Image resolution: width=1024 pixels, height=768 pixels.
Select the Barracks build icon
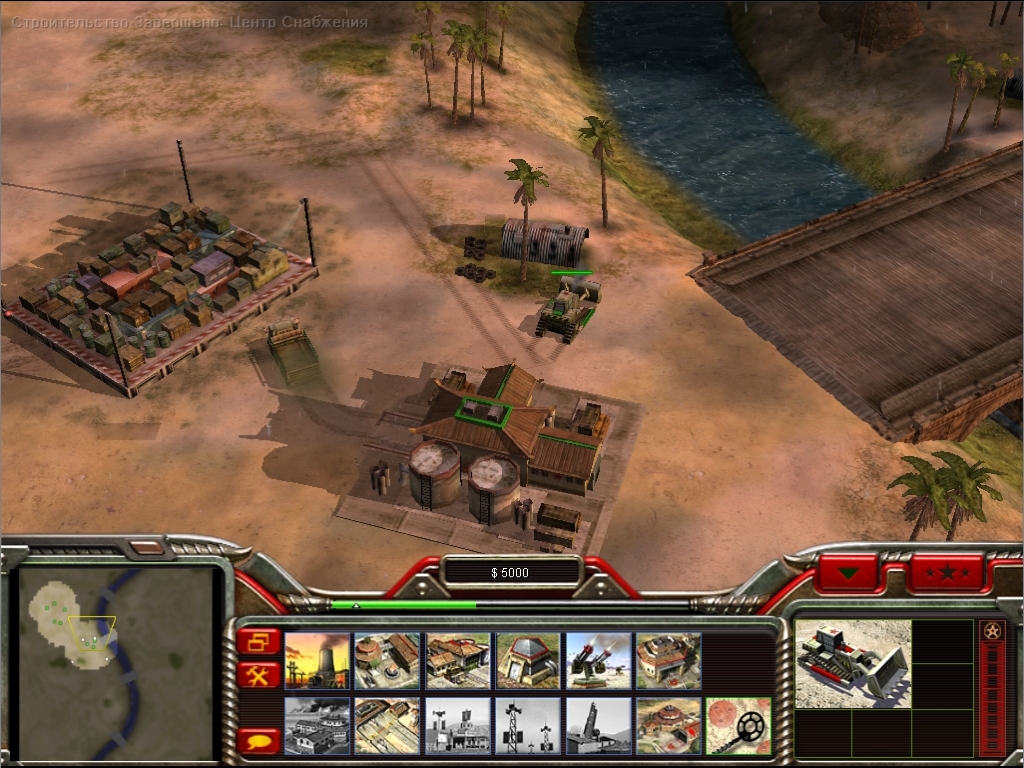click(x=387, y=660)
